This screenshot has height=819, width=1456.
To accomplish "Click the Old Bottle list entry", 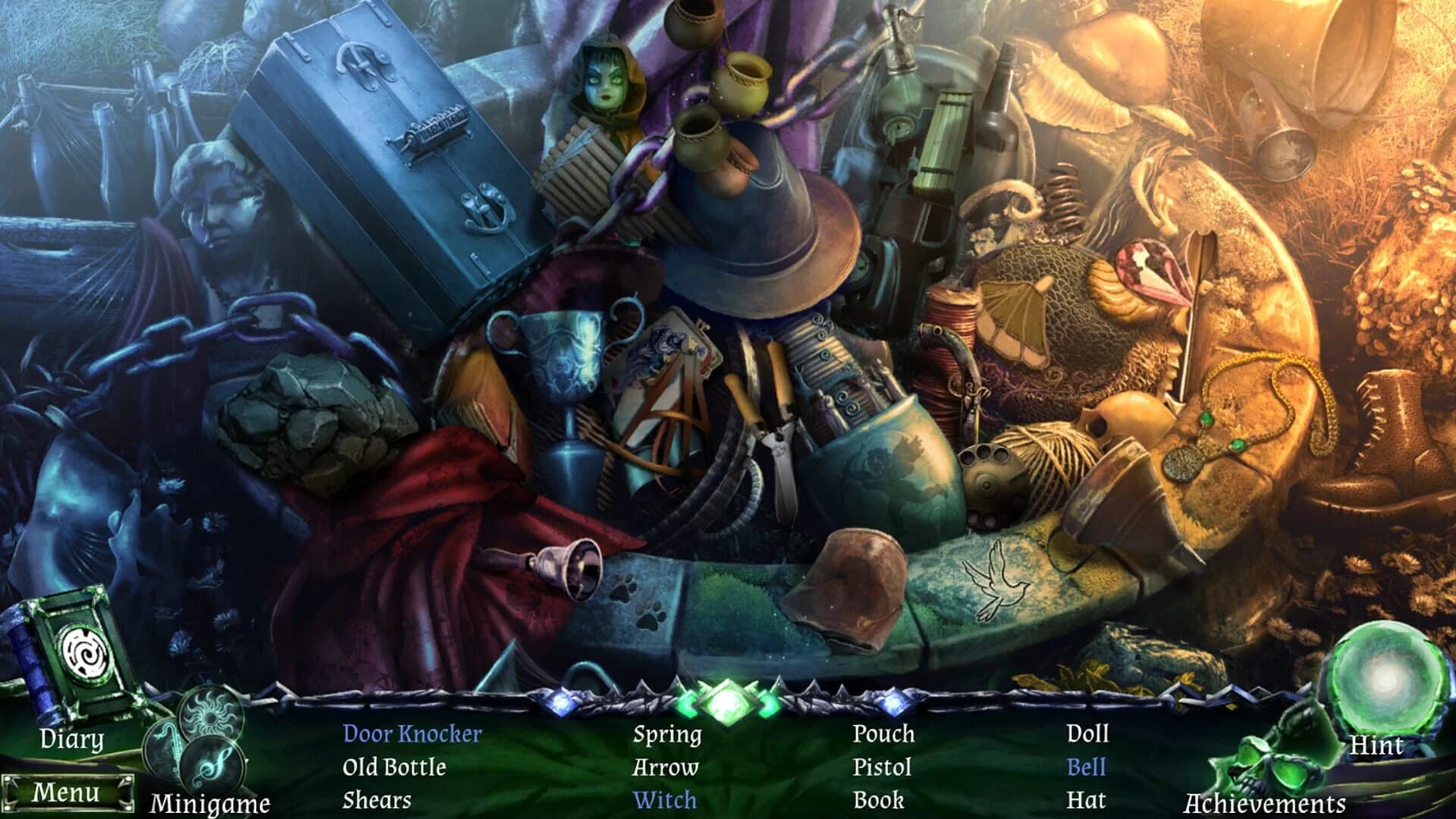I will pos(394,767).
